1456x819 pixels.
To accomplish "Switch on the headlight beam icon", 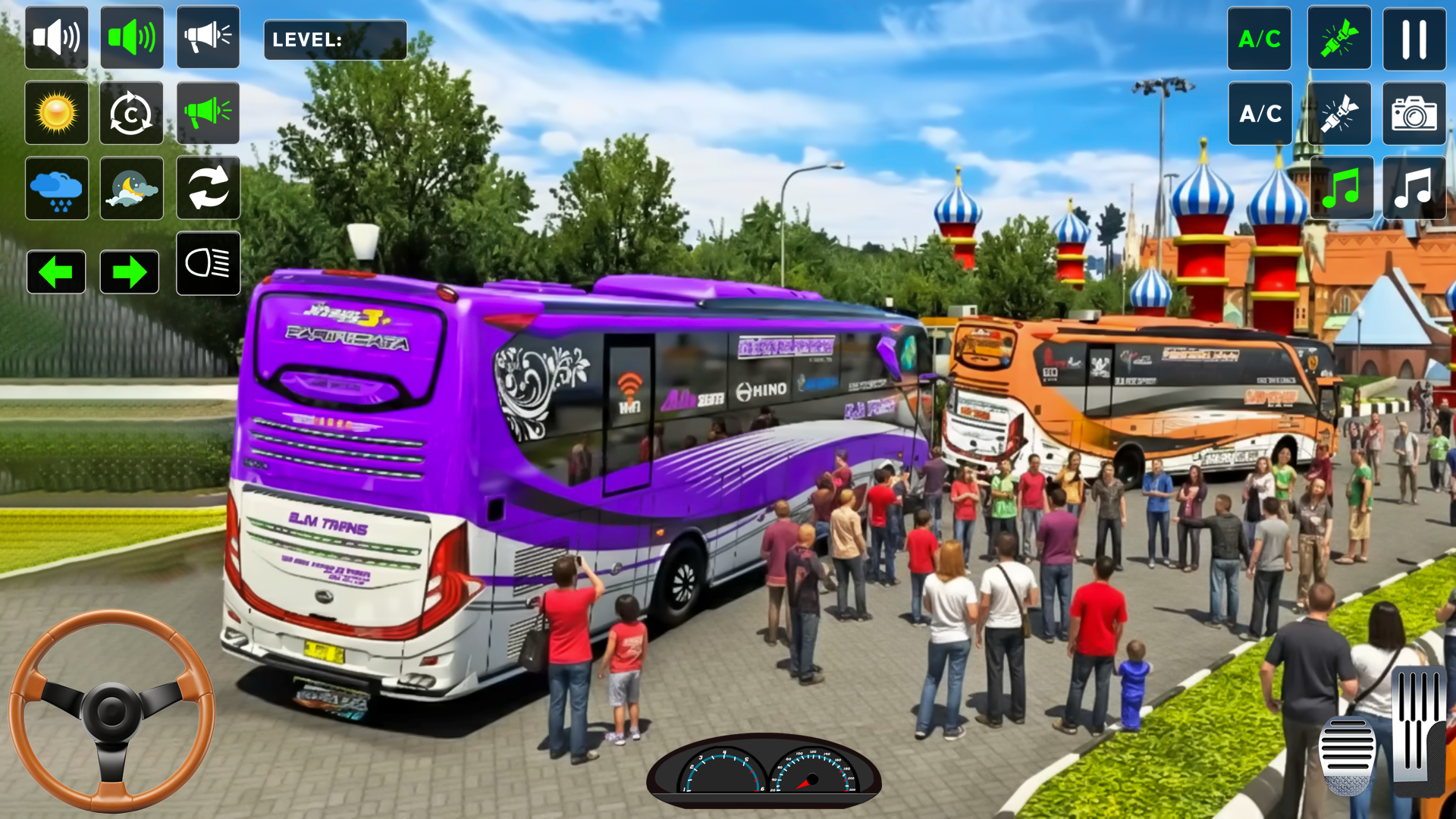I will pyautogui.click(x=208, y=264).
